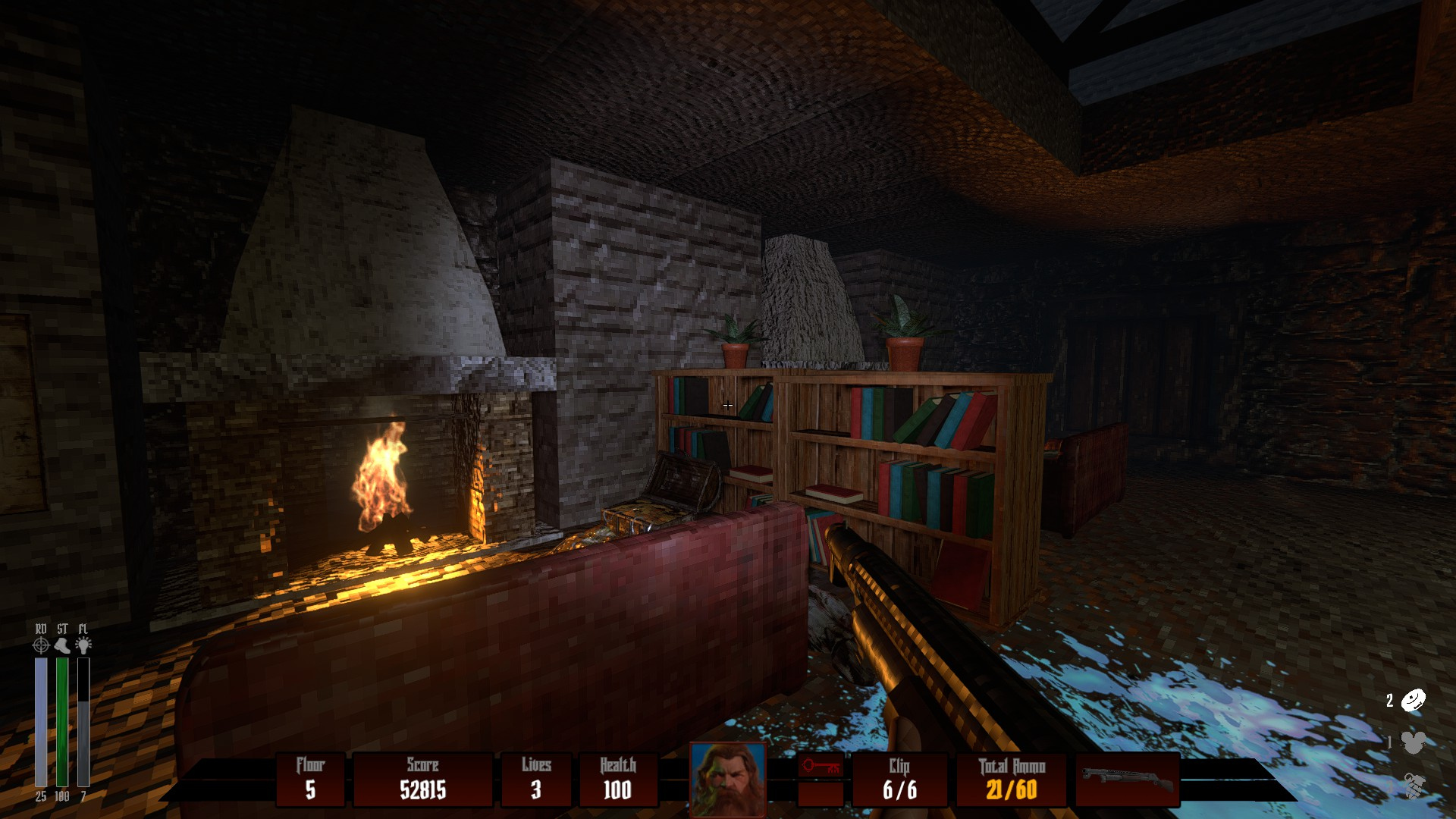The image size is (1456, 819).
Task: Select the grenade item icon
Action: coord(1413,785)
